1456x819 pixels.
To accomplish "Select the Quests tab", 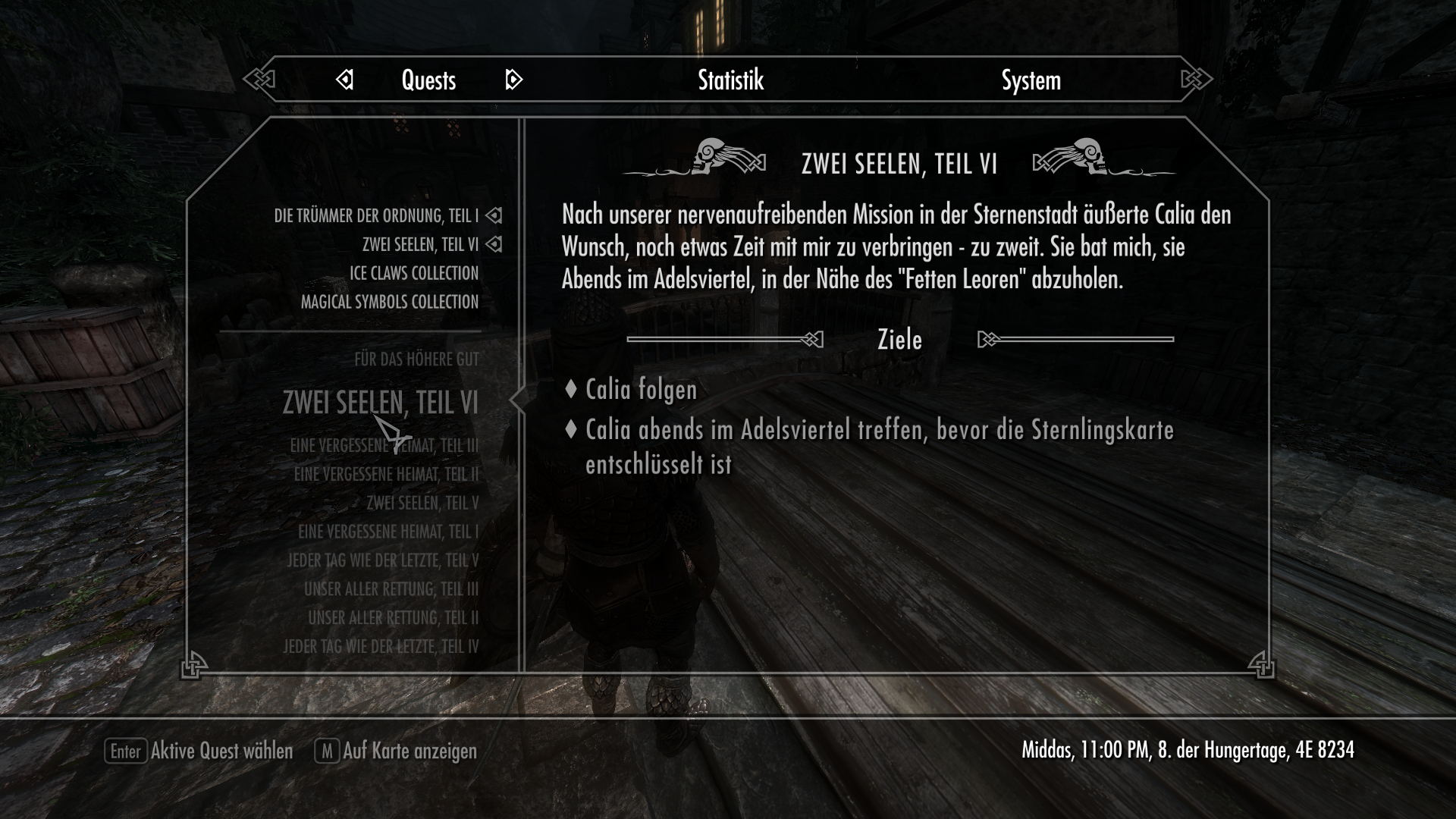I will (x=428, y=80).
